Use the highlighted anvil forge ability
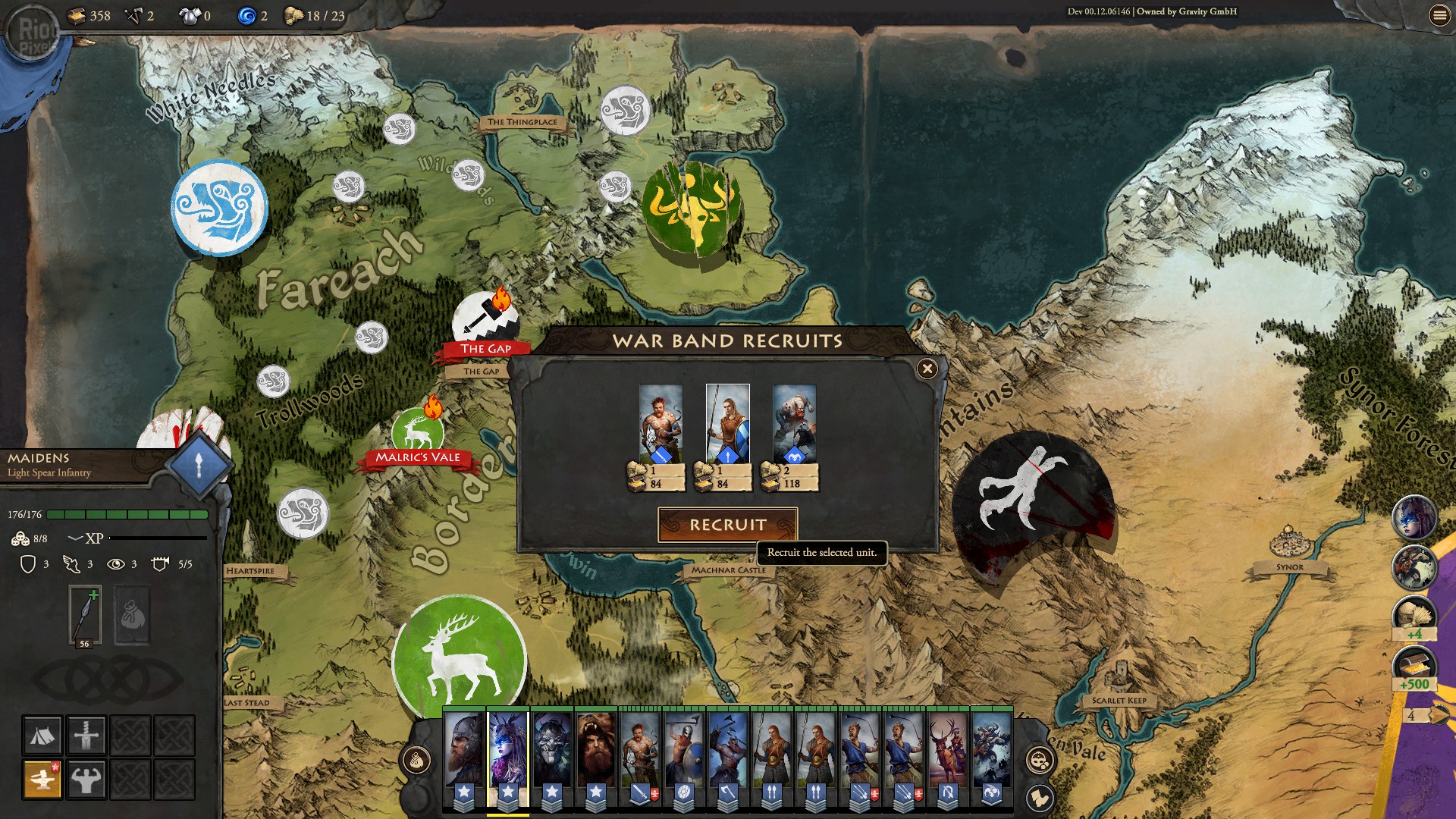The width and height of the screenshot is (1456, 819). pyautogui.click(x=42, y=779)
